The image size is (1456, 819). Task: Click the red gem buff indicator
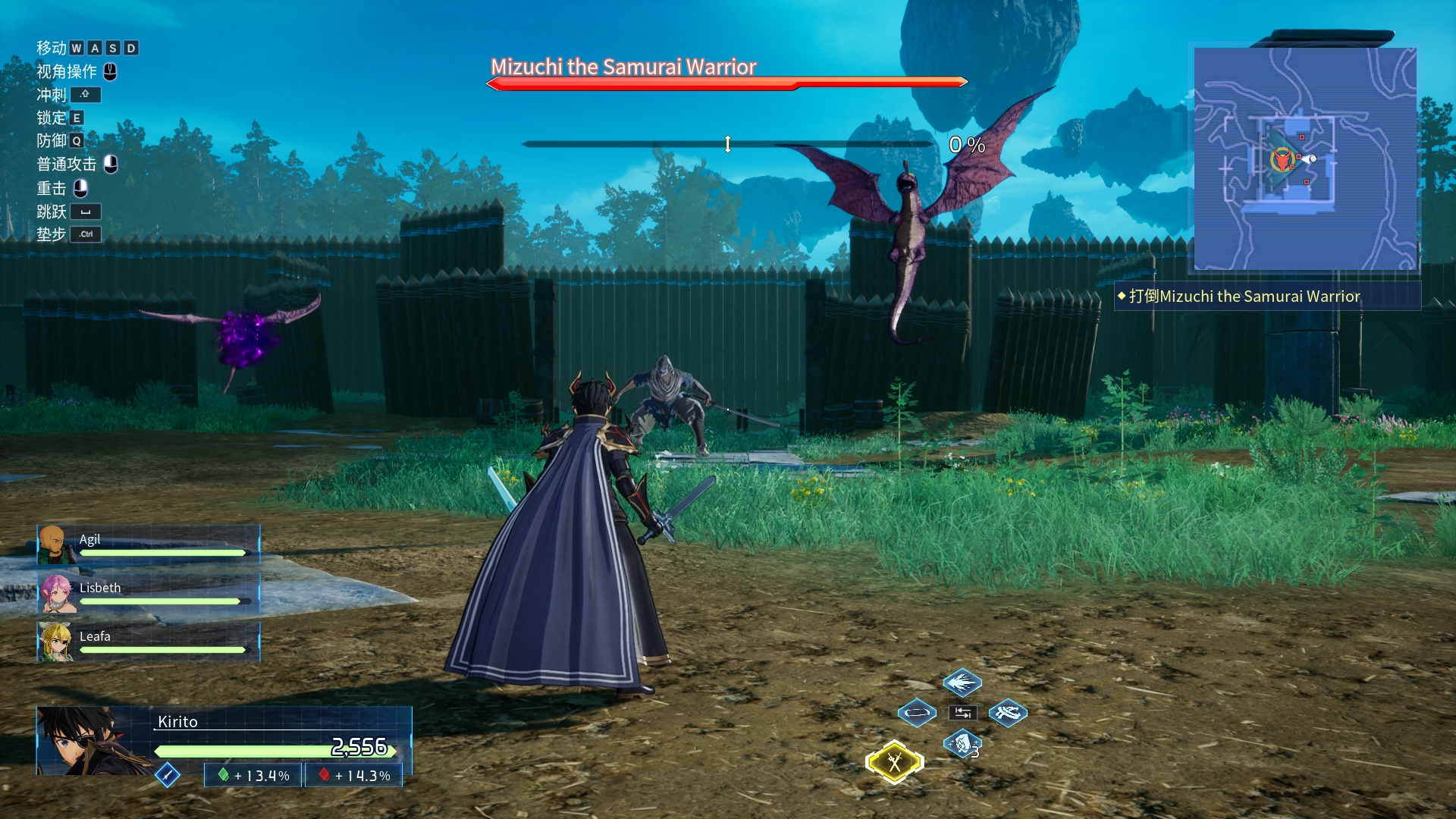click(x=354, y=775)
